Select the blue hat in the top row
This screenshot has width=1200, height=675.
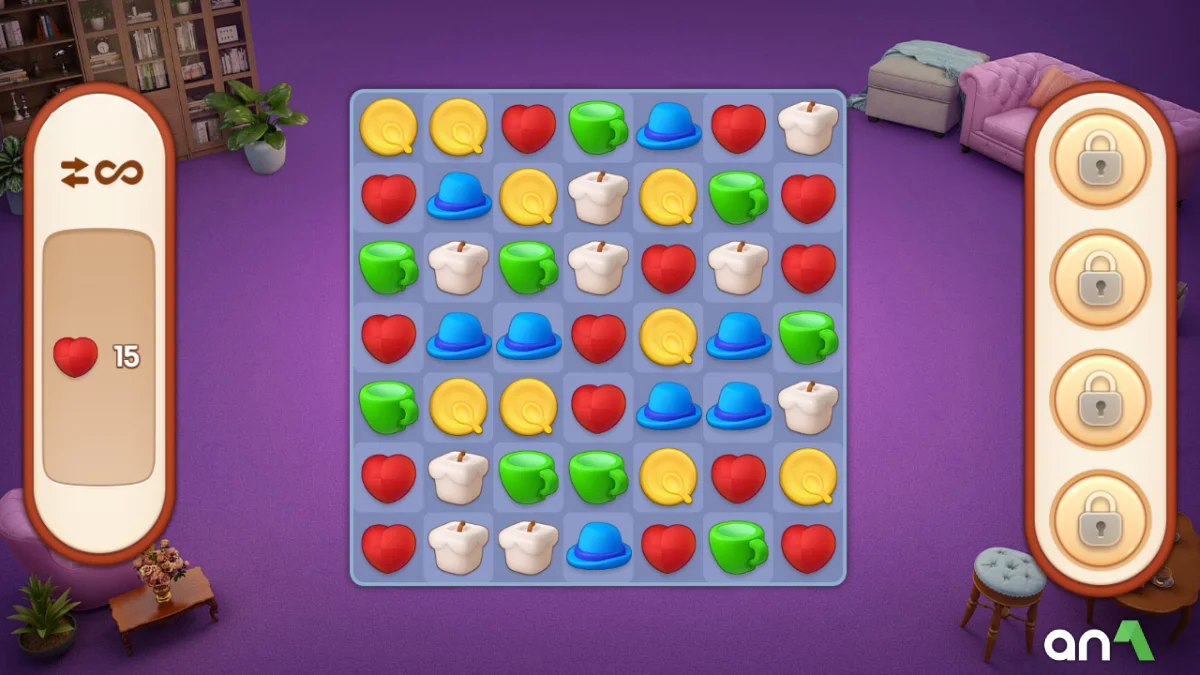pyautogui.click(x=668, y=128)
